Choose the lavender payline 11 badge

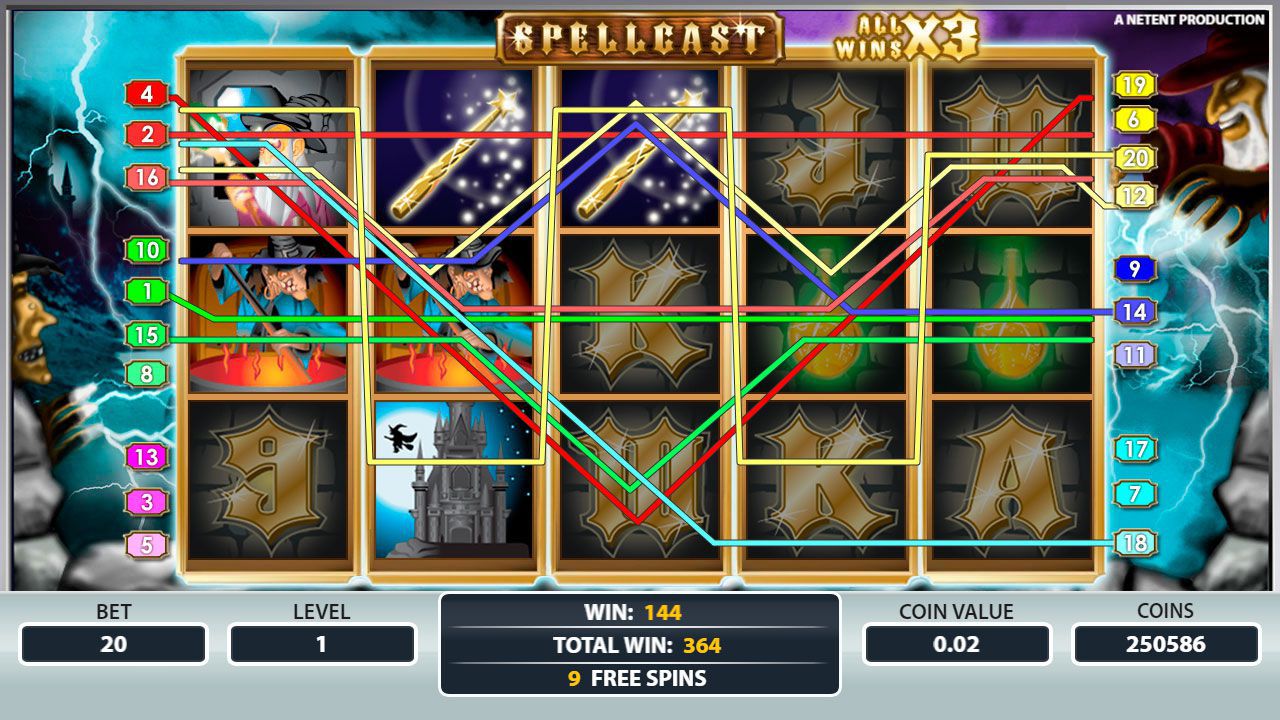[x=1134, y=355]
